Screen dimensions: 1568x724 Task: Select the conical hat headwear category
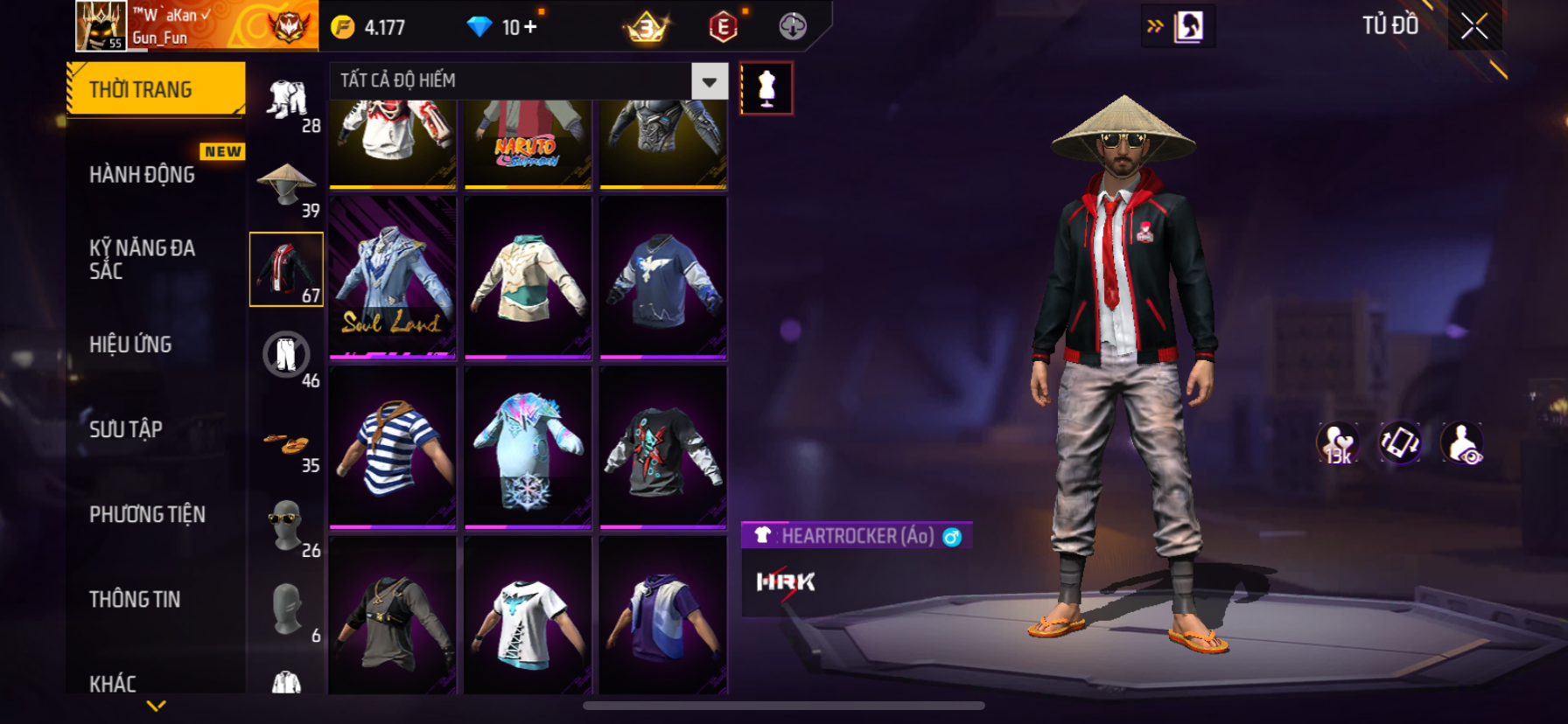pyautogui.click(x=287, y=185)
